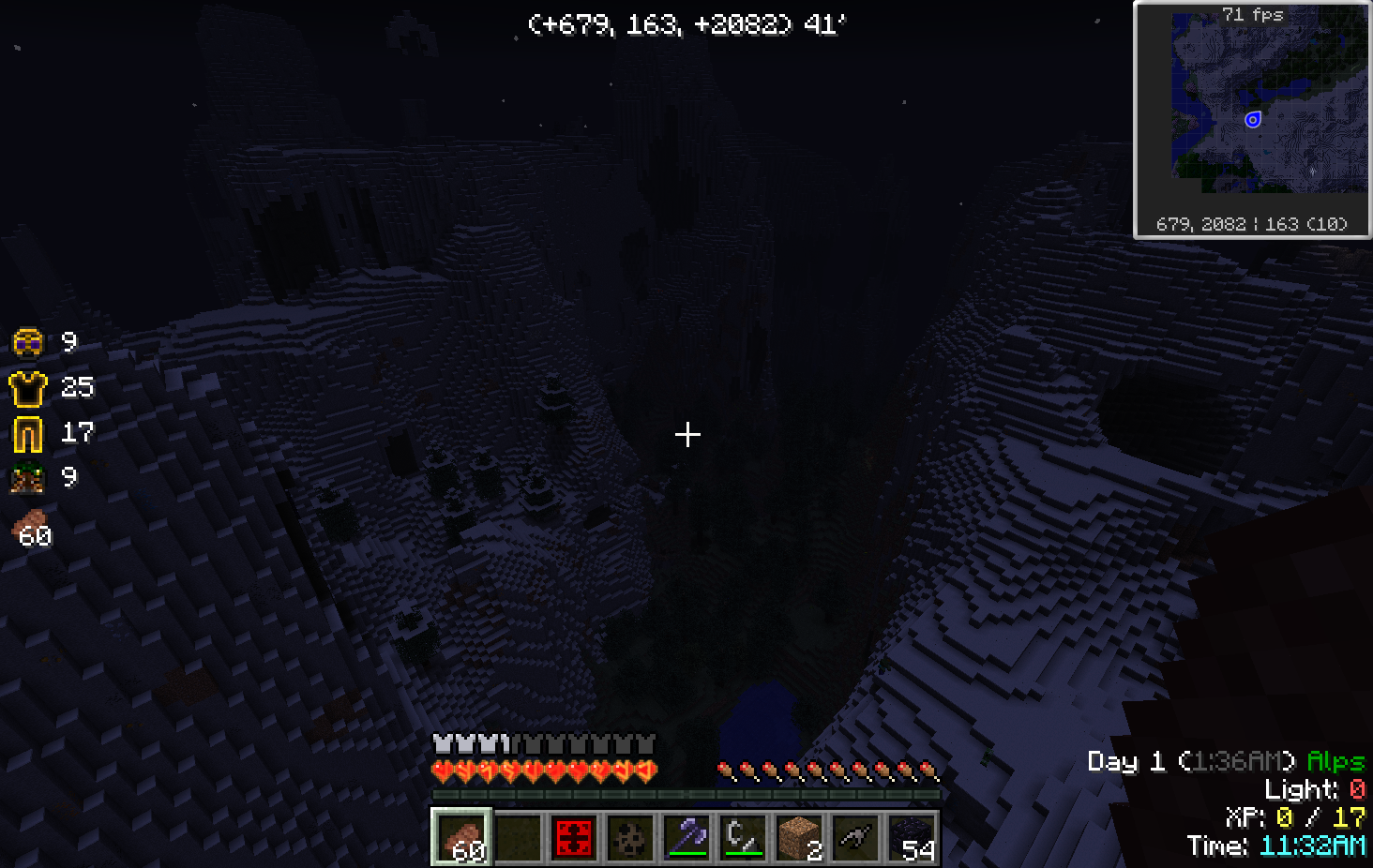Click the goggles helmet durability icon

point(28,343)
